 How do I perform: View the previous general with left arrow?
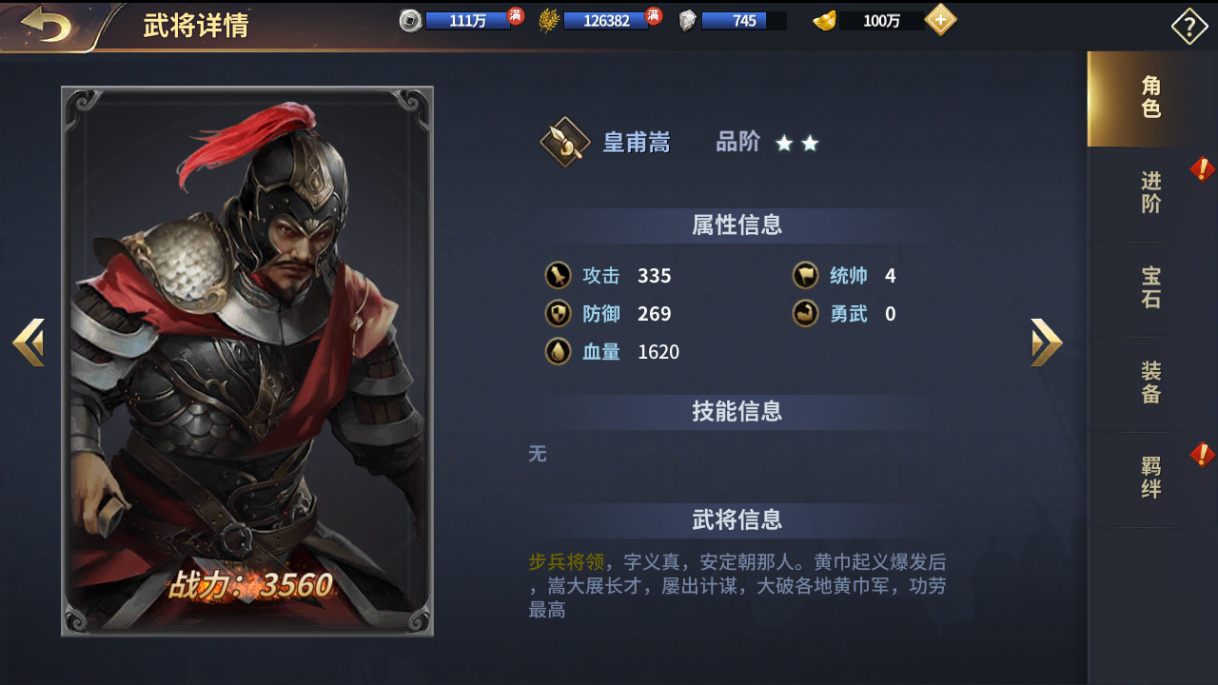tap(28, 342)
